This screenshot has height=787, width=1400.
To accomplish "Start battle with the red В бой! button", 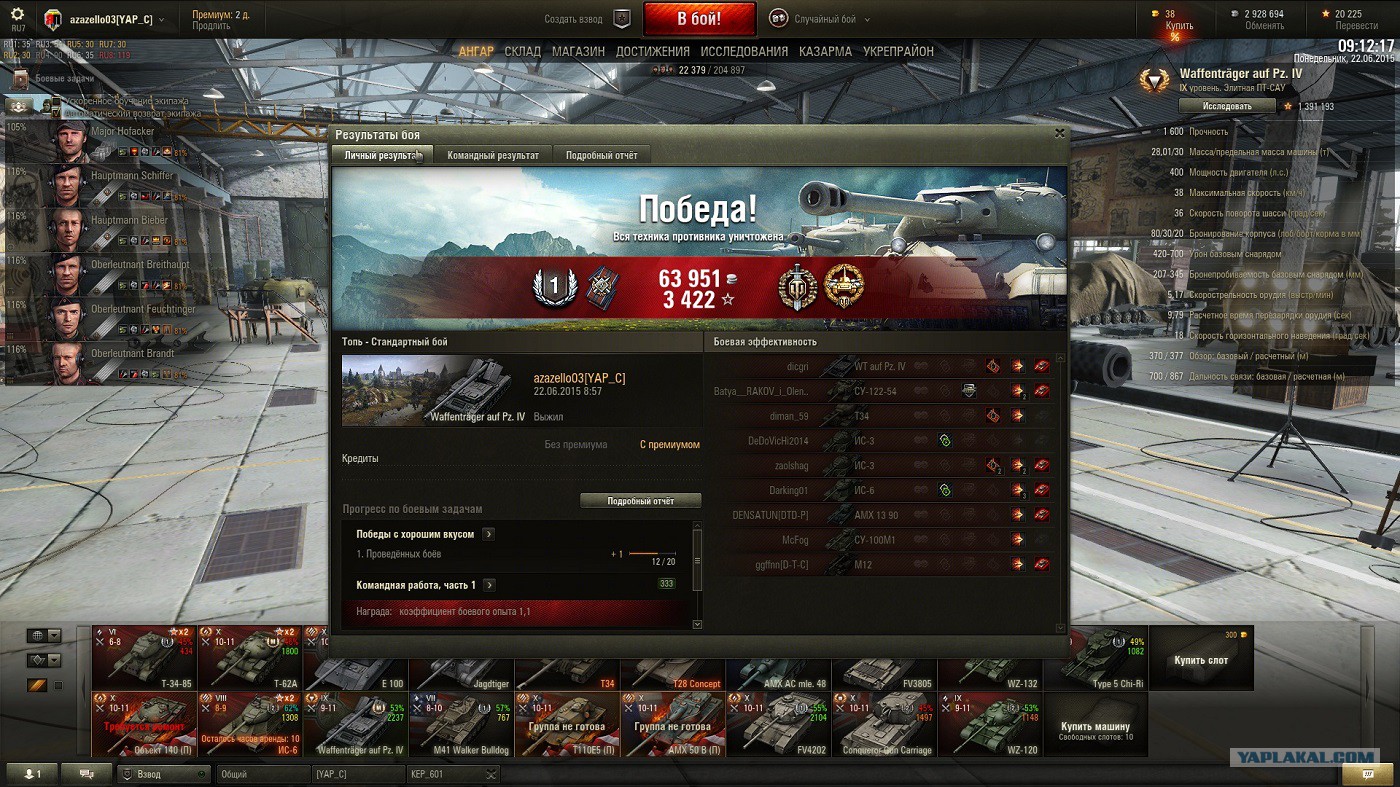I will pos(699,19).
